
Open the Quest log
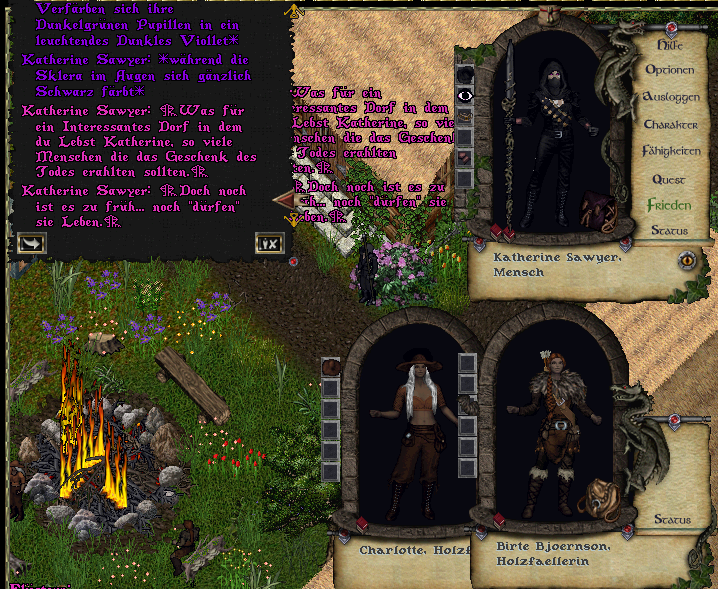[669, 180]
